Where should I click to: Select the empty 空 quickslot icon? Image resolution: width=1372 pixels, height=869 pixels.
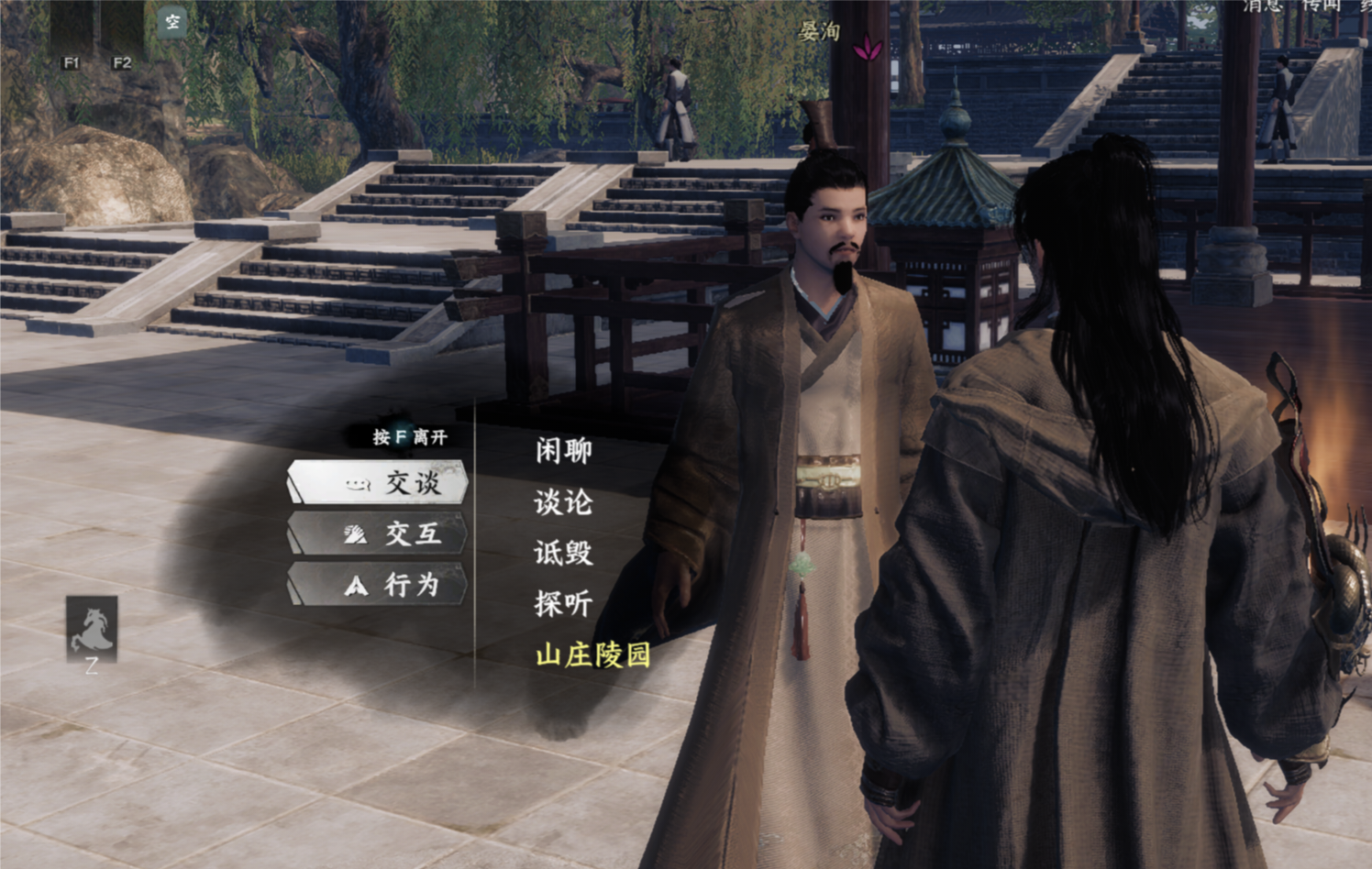tap(171, 22)
